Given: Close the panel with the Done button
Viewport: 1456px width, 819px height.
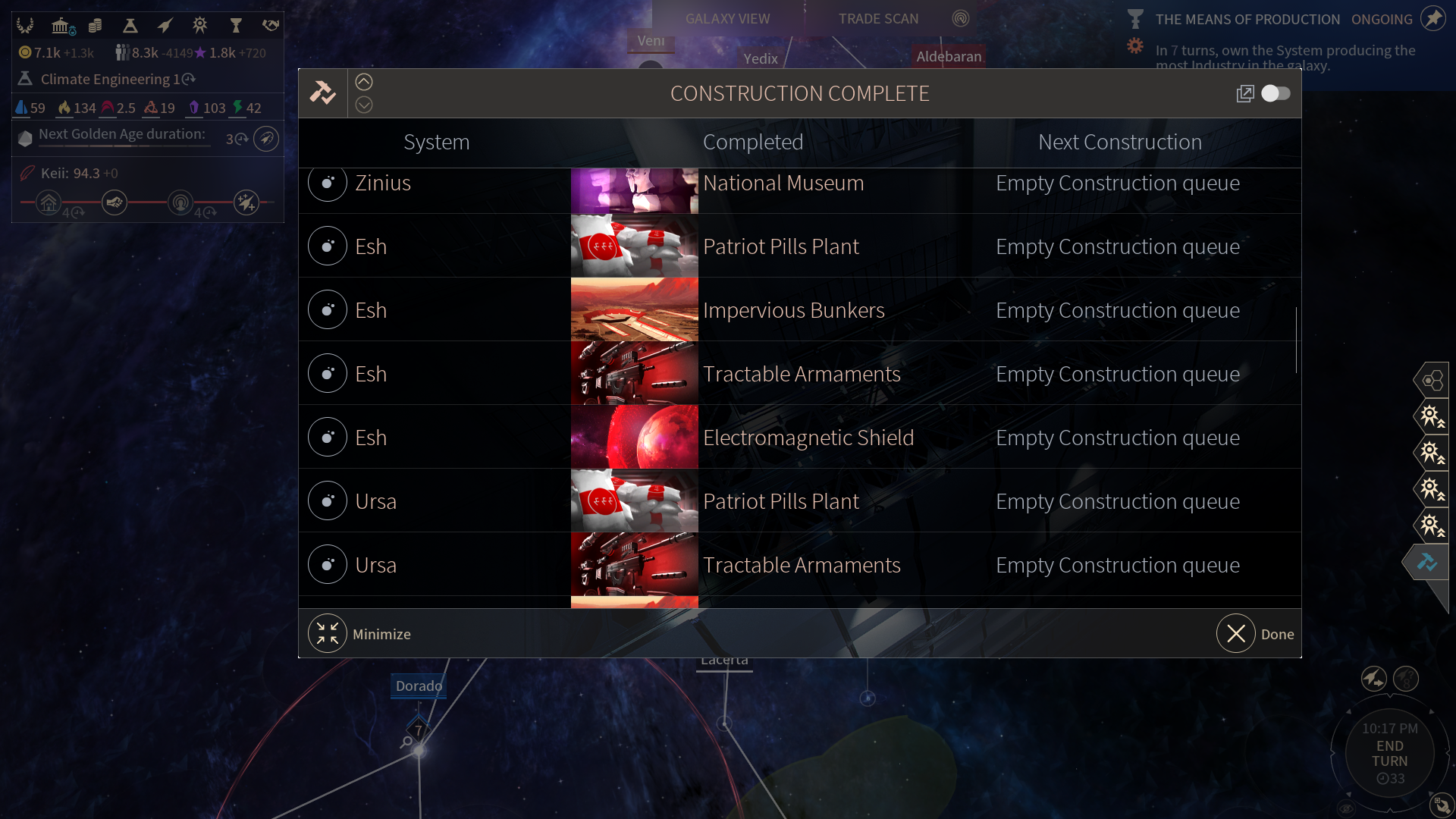Looking at the screenshot, I should (1236, 633).
